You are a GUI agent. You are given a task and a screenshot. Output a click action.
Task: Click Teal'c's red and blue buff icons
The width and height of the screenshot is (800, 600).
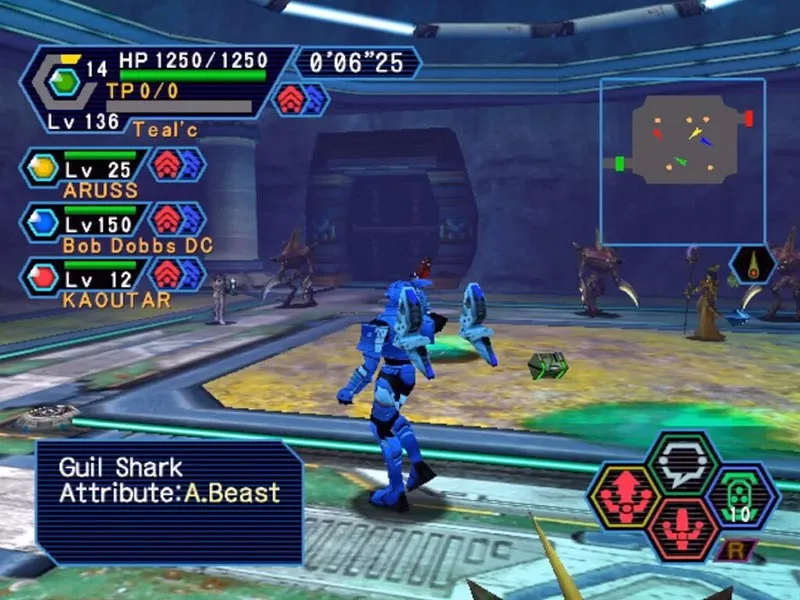301,99
